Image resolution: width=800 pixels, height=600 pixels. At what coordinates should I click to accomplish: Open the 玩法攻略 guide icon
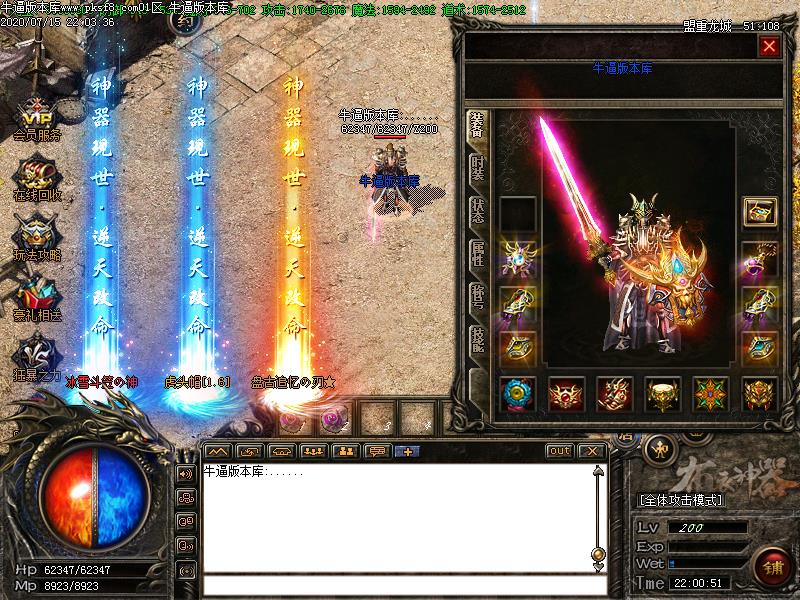pyautogui.click(x=36, y=237)
